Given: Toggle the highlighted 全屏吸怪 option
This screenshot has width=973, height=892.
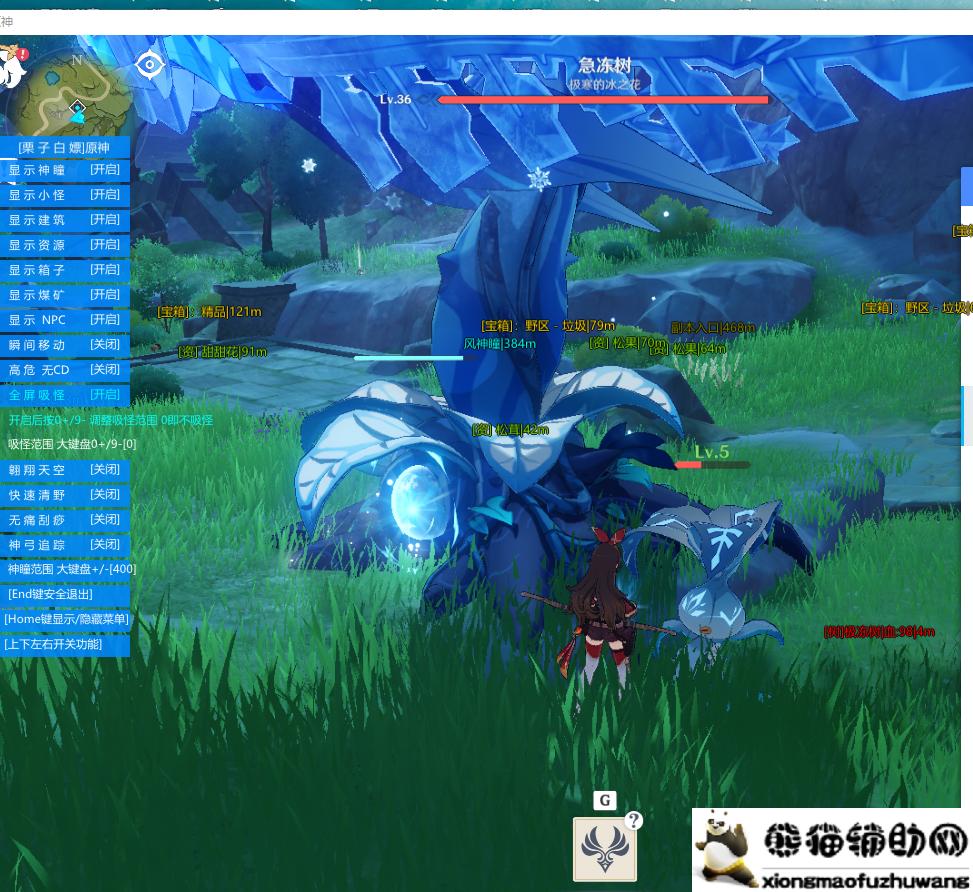Looking at the screenshot, I should [65, 395].
